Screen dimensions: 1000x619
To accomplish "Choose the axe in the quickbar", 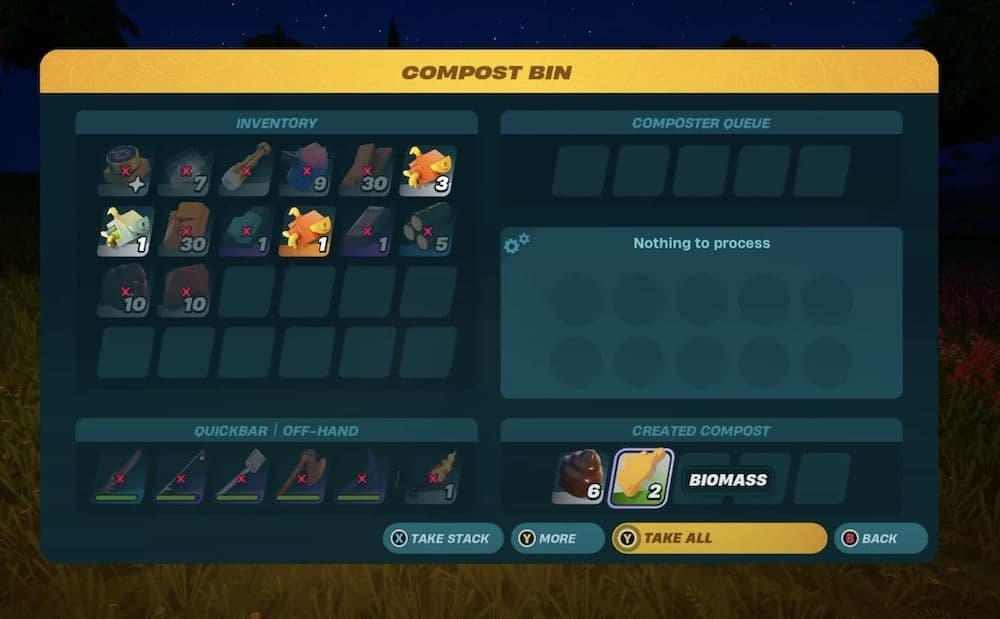I will (x=304, y=477).
